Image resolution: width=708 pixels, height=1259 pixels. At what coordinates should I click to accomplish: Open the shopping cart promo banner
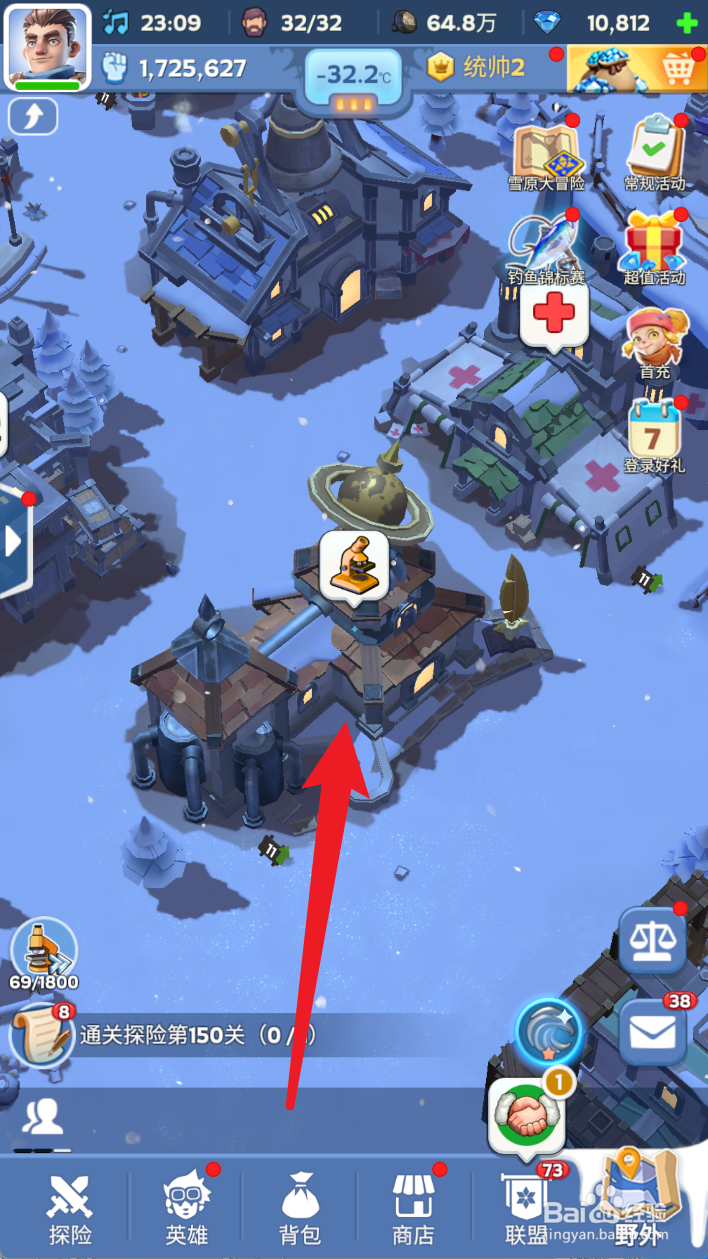coord(637,68)
